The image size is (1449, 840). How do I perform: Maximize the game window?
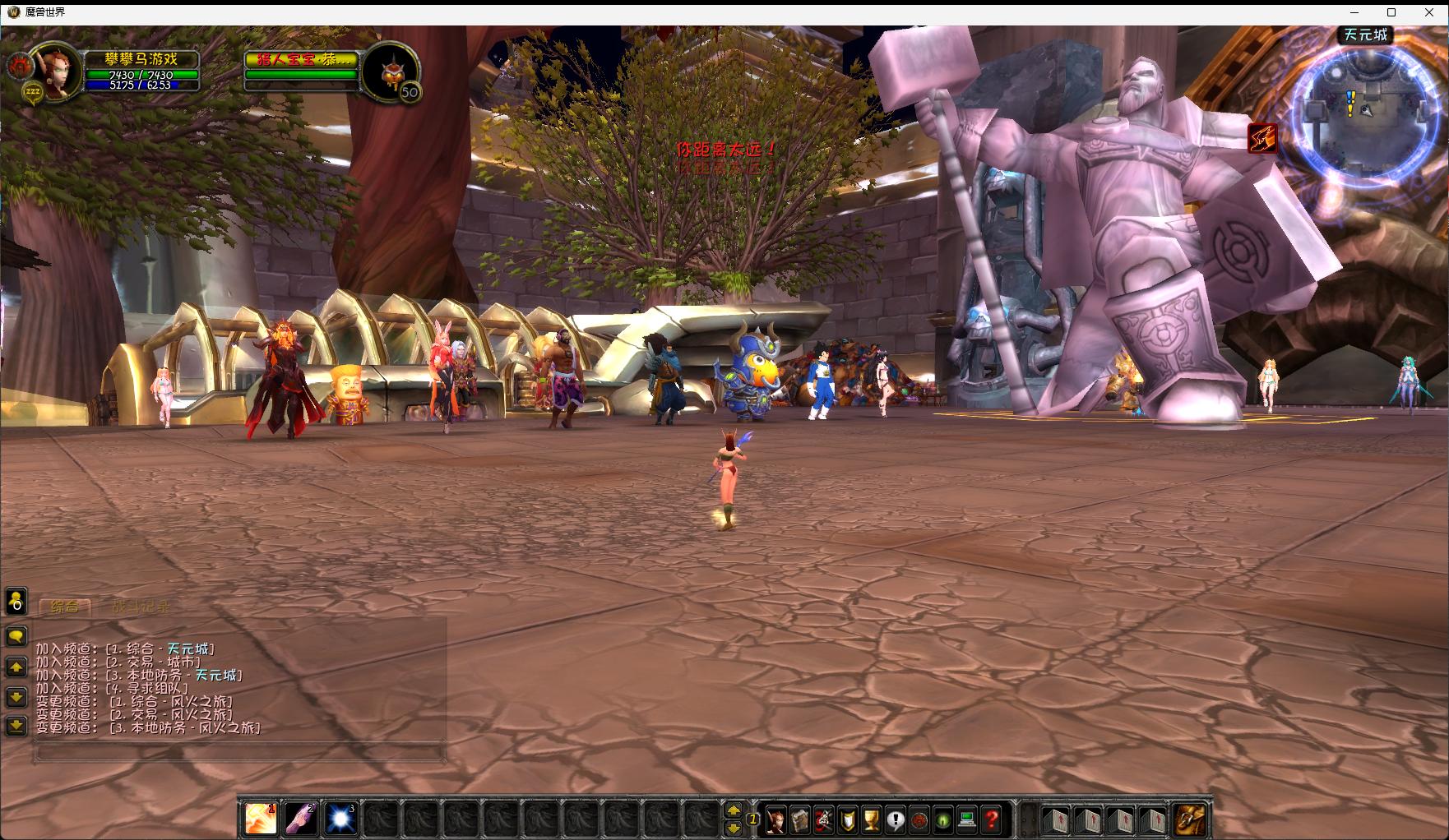click(1391, 12)
